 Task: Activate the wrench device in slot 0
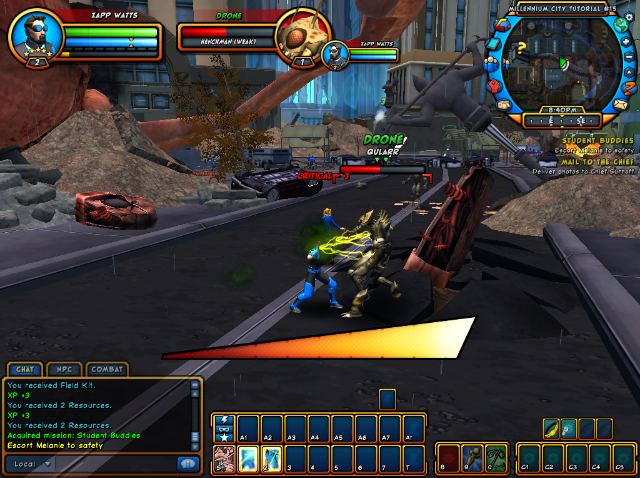pos(497,458)
